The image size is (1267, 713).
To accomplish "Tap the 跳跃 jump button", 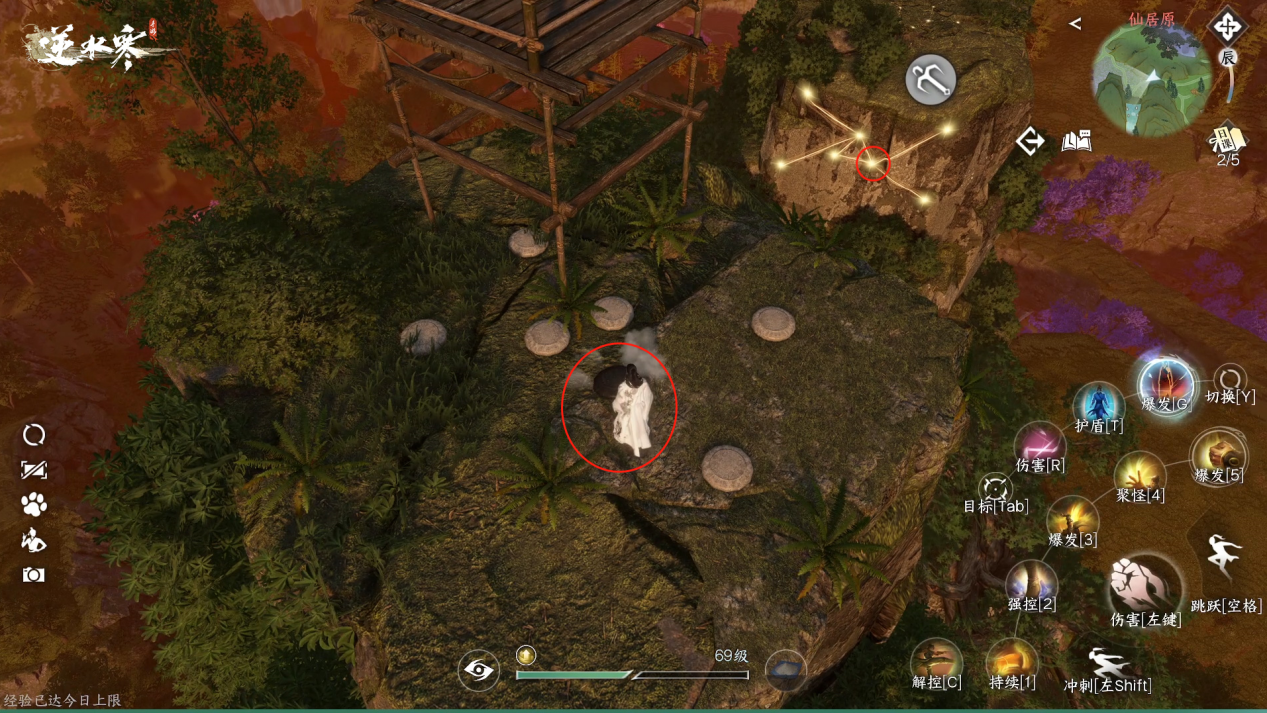I will [x=1224, y=555].
